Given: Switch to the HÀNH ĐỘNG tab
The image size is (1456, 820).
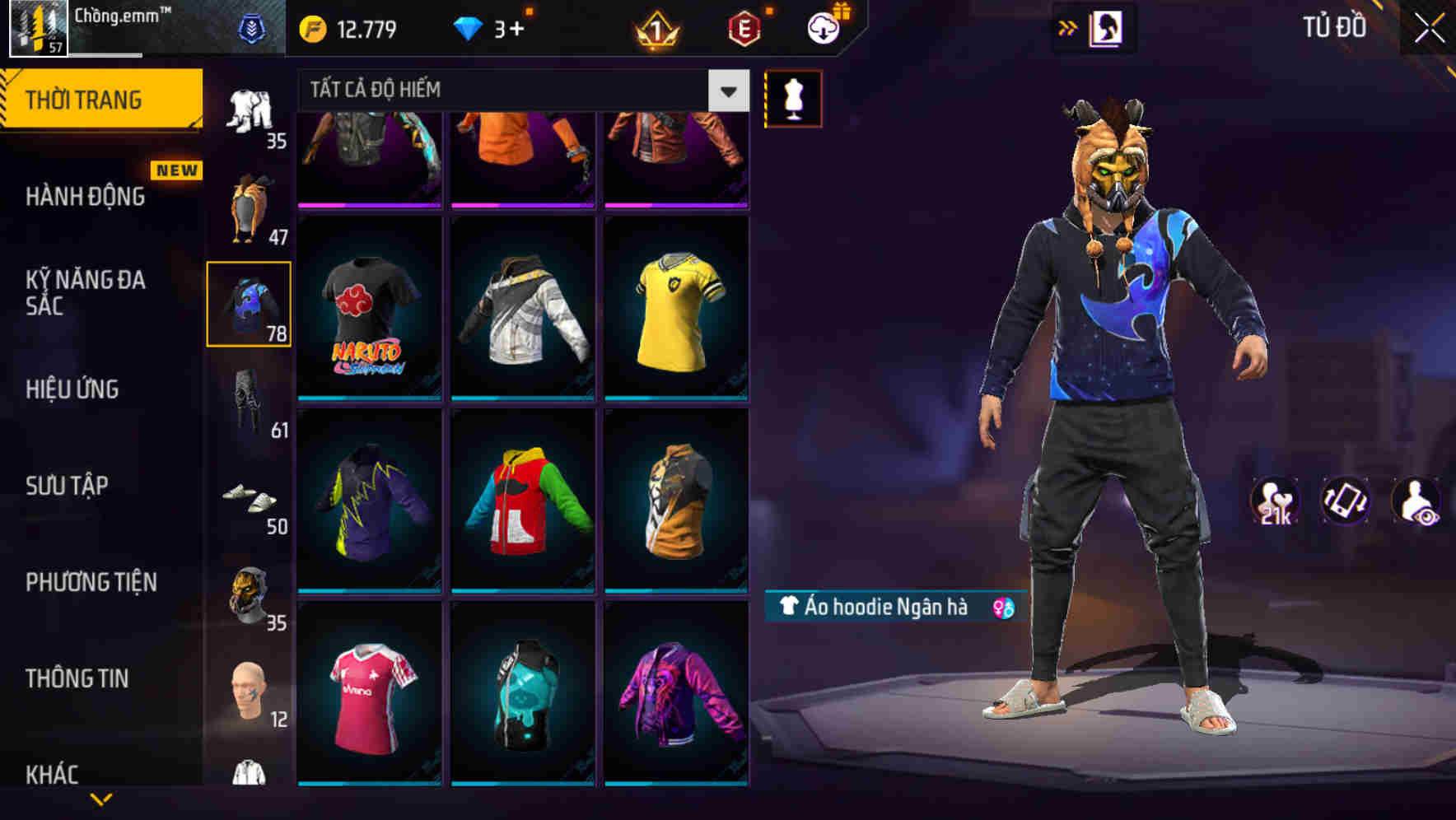Looking at the screenshot, I should (85, 198).
